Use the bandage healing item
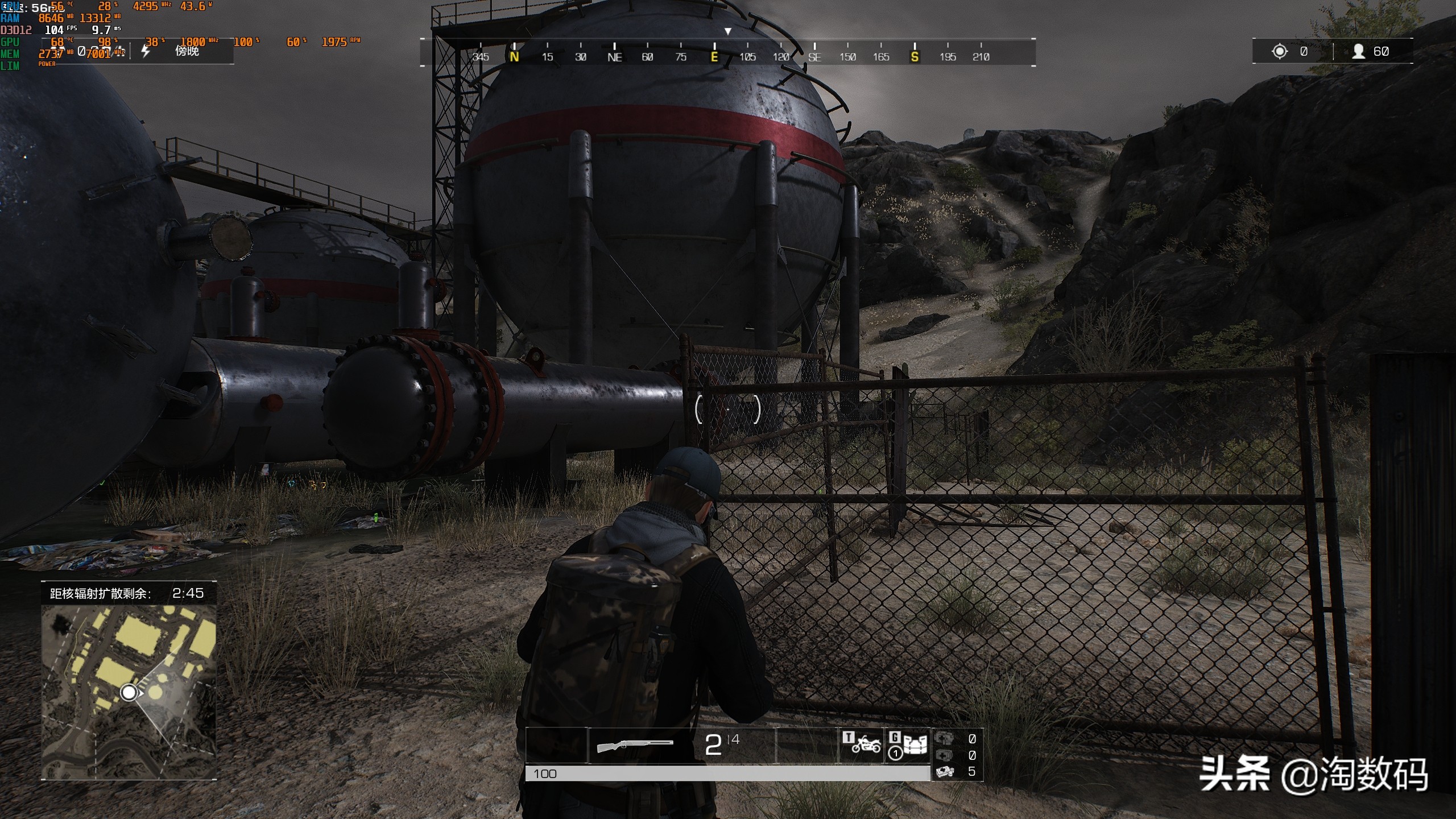This screenshot has width=1456, height=819. (945, 771)
